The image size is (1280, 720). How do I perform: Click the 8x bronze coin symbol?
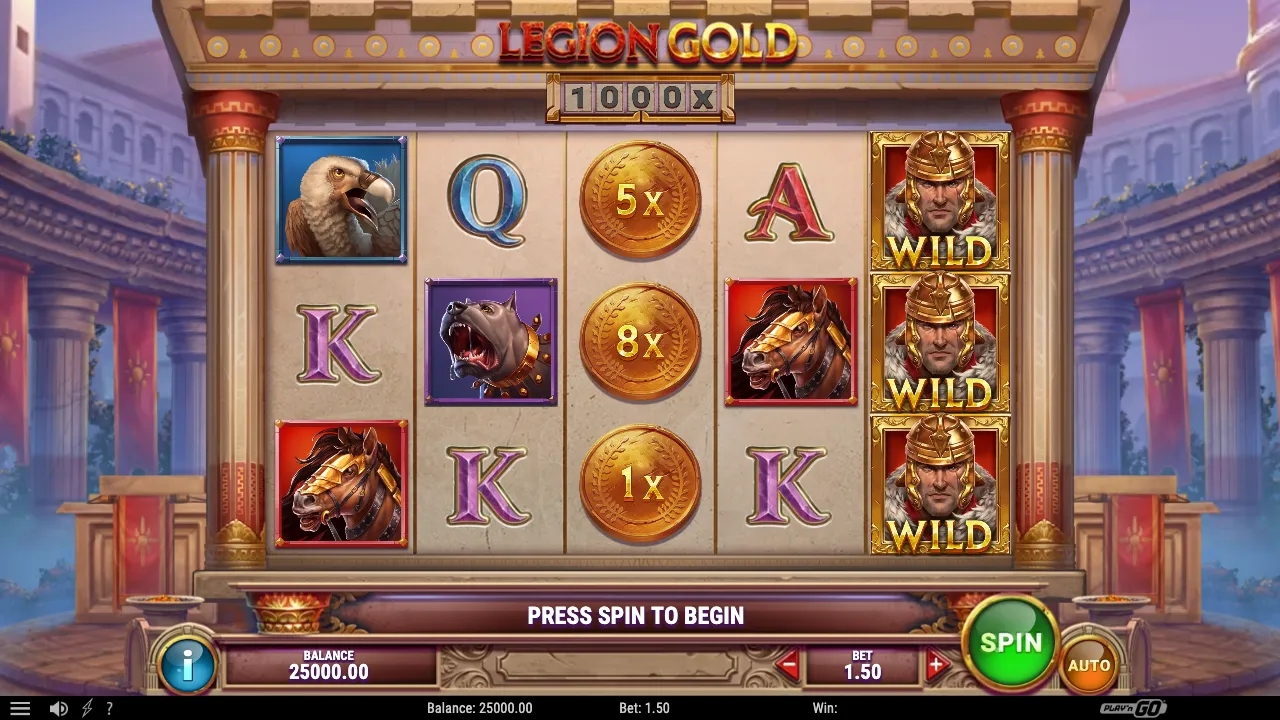coord(641,343)
